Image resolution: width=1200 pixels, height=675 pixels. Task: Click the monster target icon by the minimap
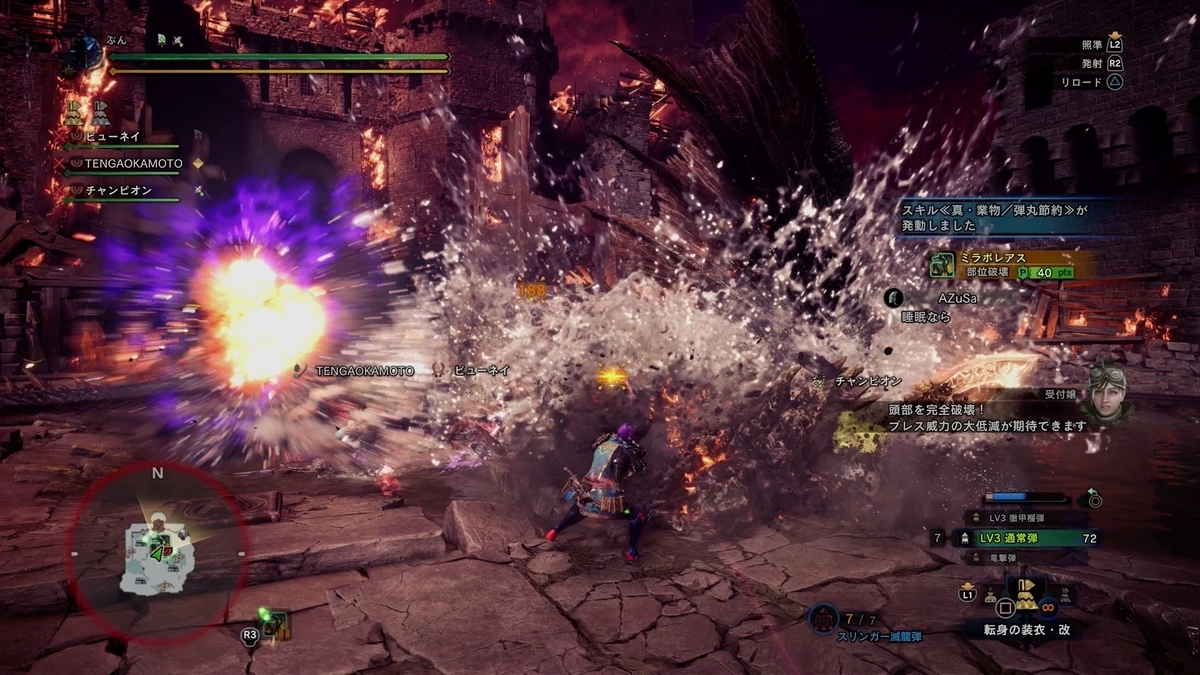click(x=275, y=625)
